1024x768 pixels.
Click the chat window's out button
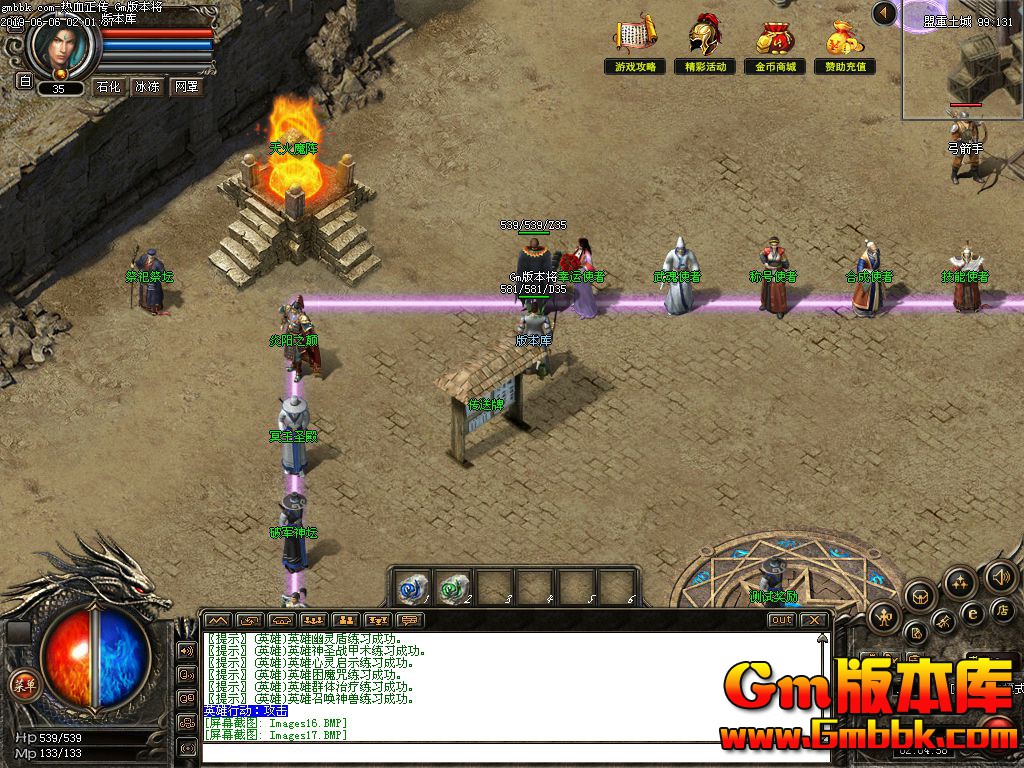(781, 620)
